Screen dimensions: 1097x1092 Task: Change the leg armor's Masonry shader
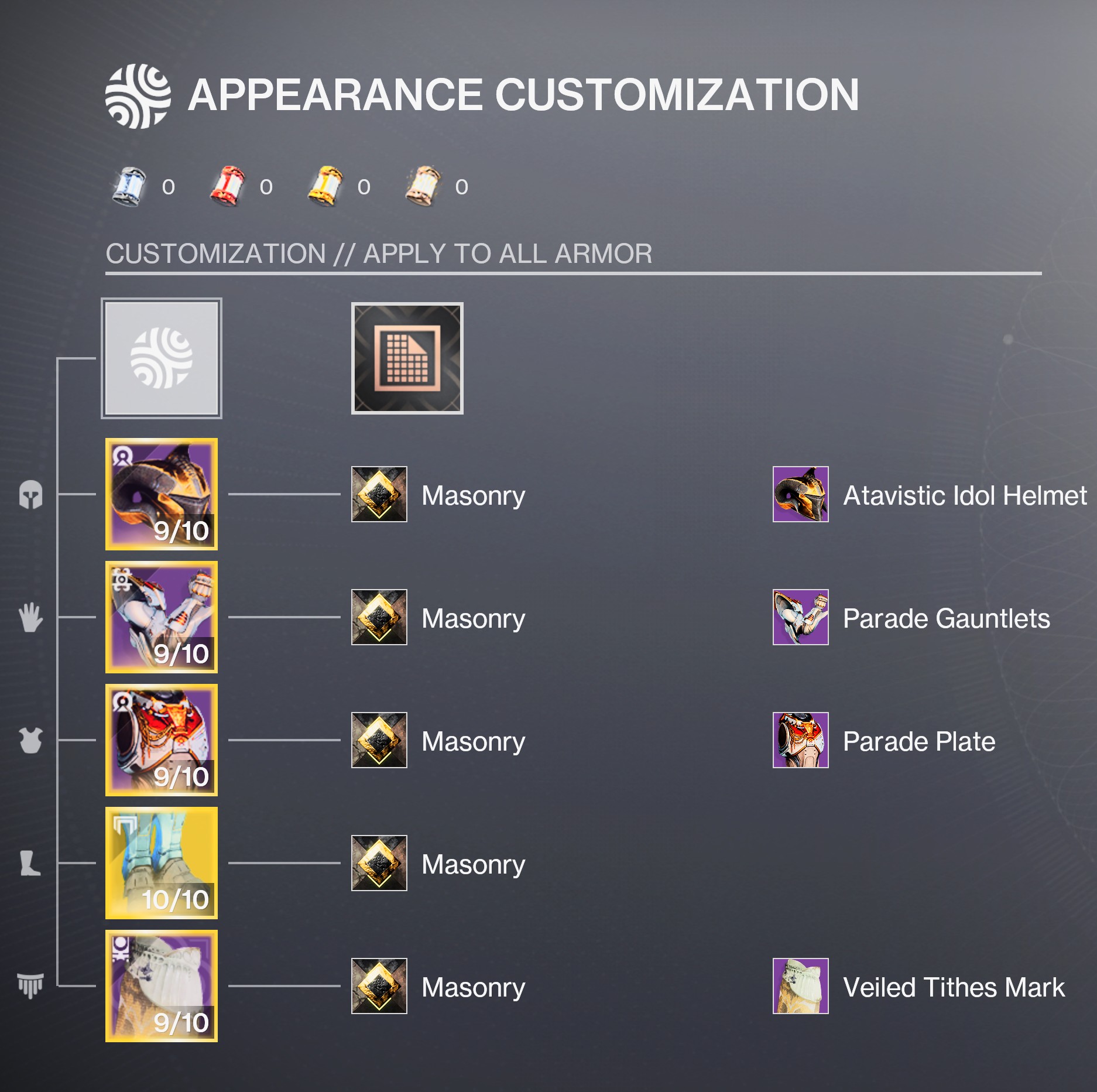[379, 863]
